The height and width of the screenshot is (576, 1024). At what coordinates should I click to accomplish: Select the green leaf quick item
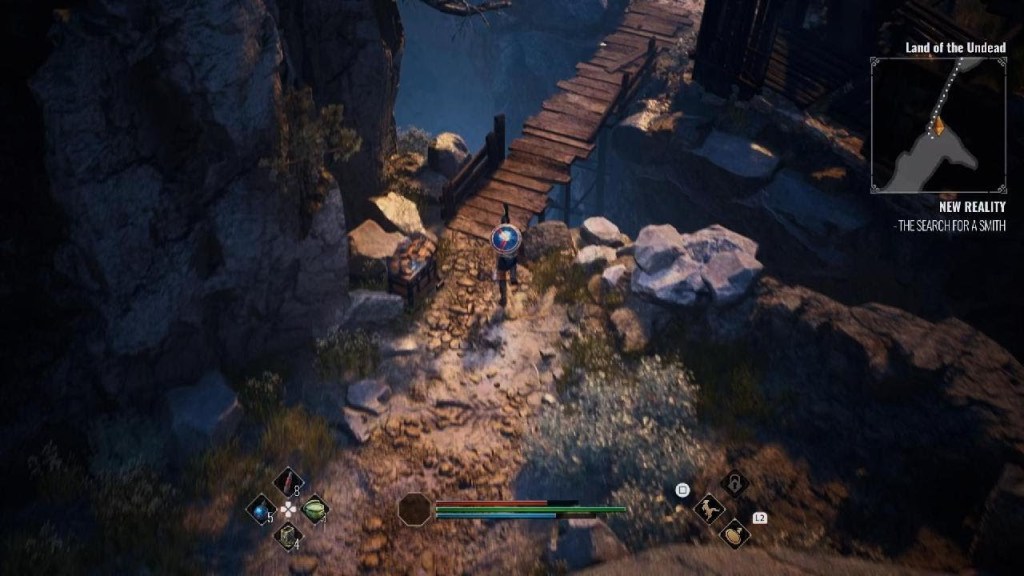[314, 508]
